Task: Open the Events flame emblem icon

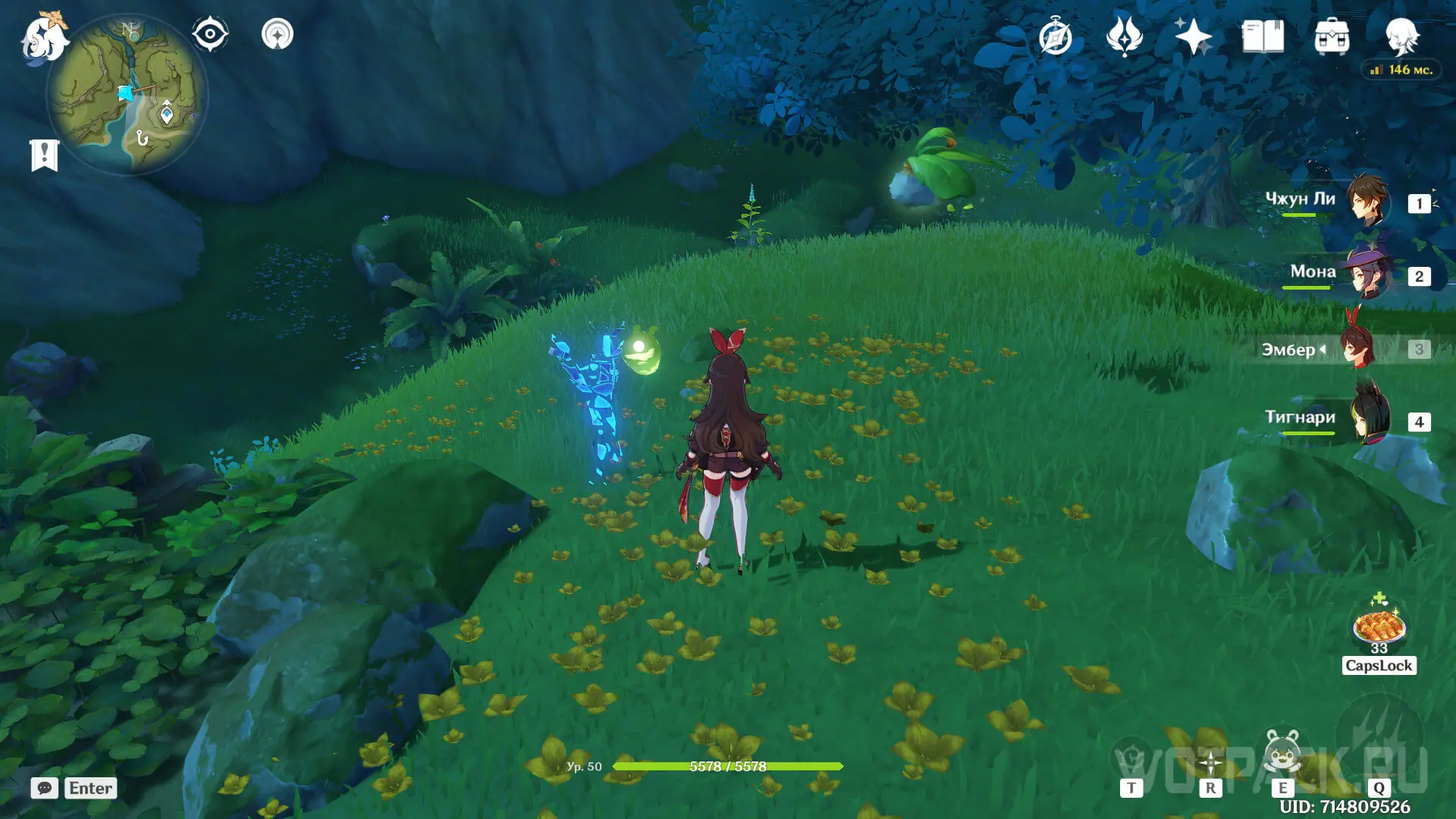Action: pos(1124,36)
